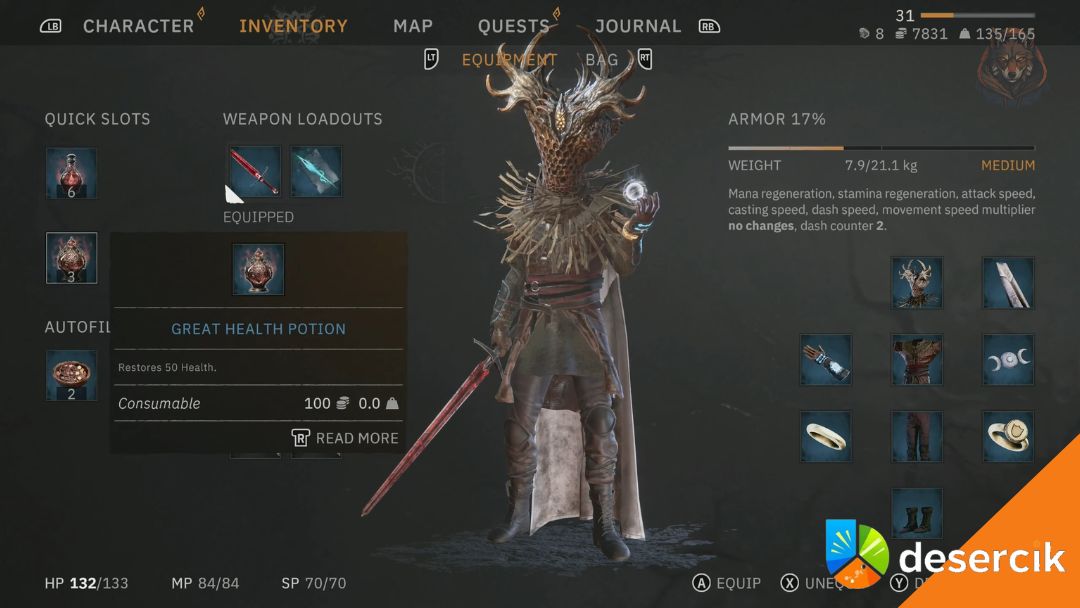Screen dimensions: 1080x608
Task: Select the trousers equipment slot
Action: pos(917,436)
